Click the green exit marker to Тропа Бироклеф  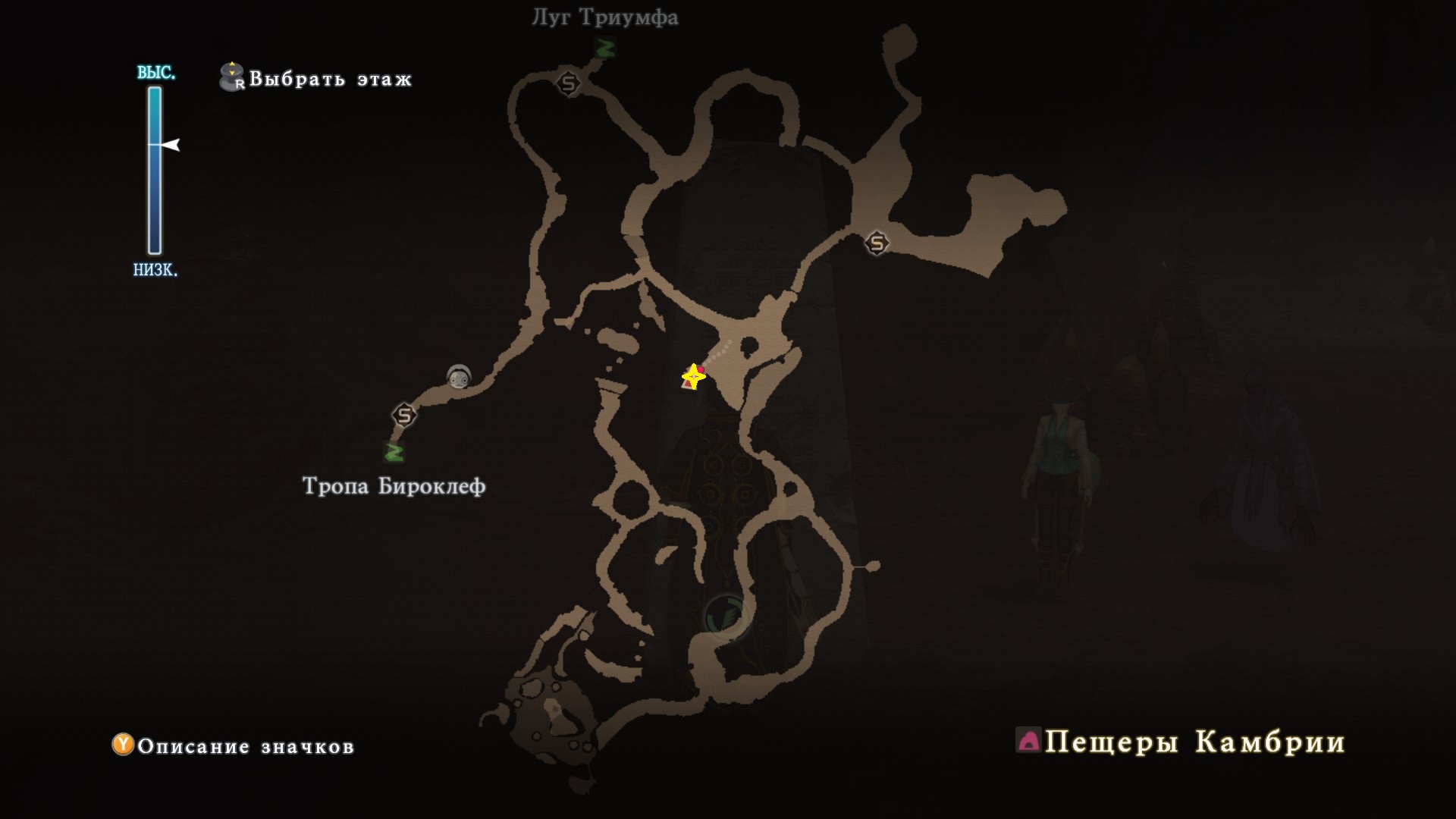(394, 452)
